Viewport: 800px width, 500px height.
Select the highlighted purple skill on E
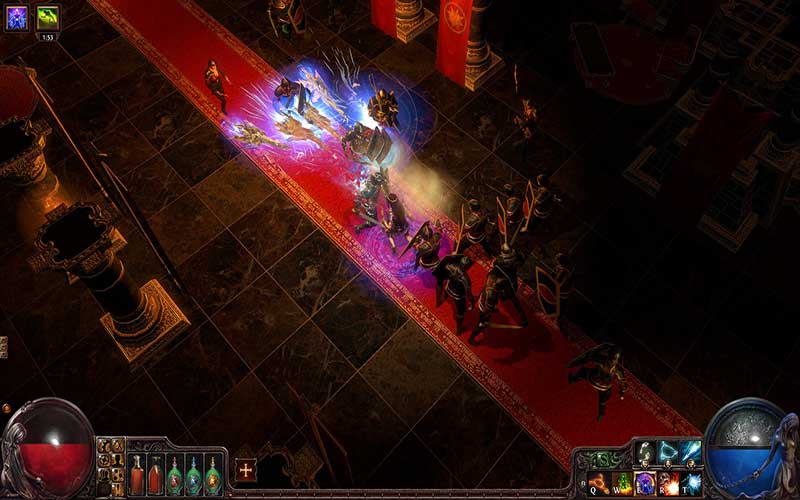pyautogui.click(x=645, y=483)
